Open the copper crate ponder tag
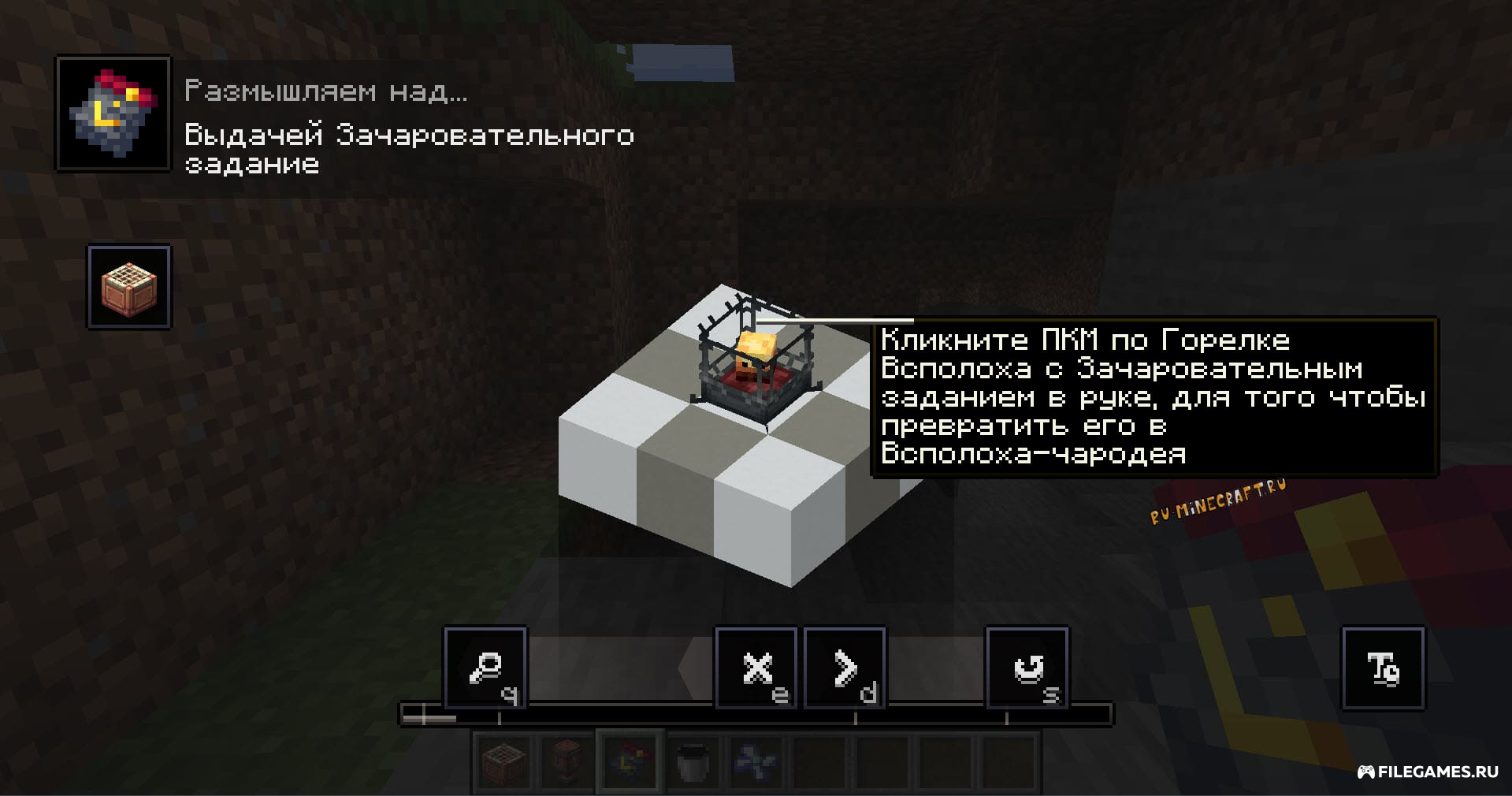Image resolution: width=1512 pixels, height=796 pixels. (x=129, y=287)
